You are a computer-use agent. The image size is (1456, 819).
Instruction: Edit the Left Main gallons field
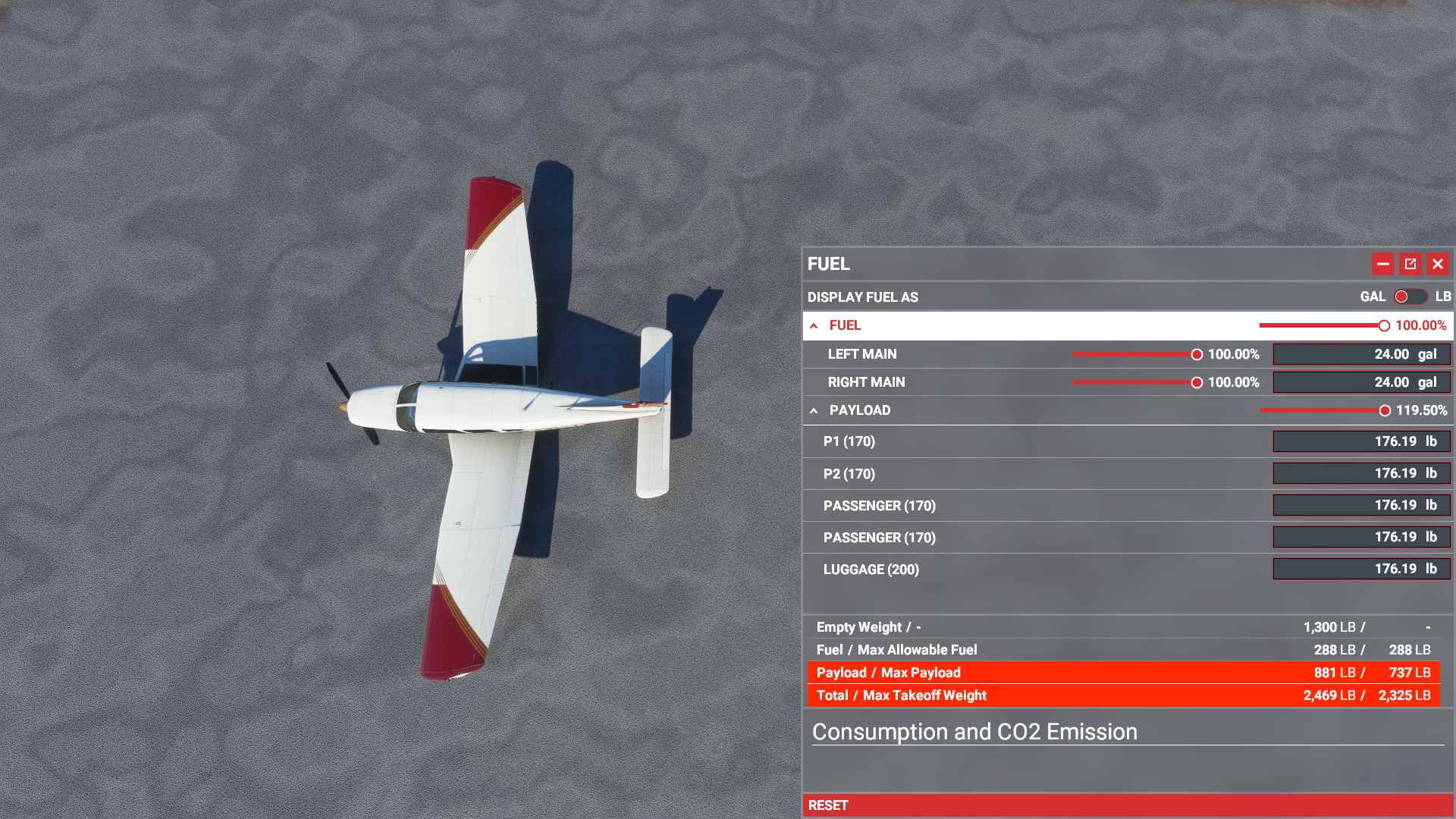(1360, 354)
